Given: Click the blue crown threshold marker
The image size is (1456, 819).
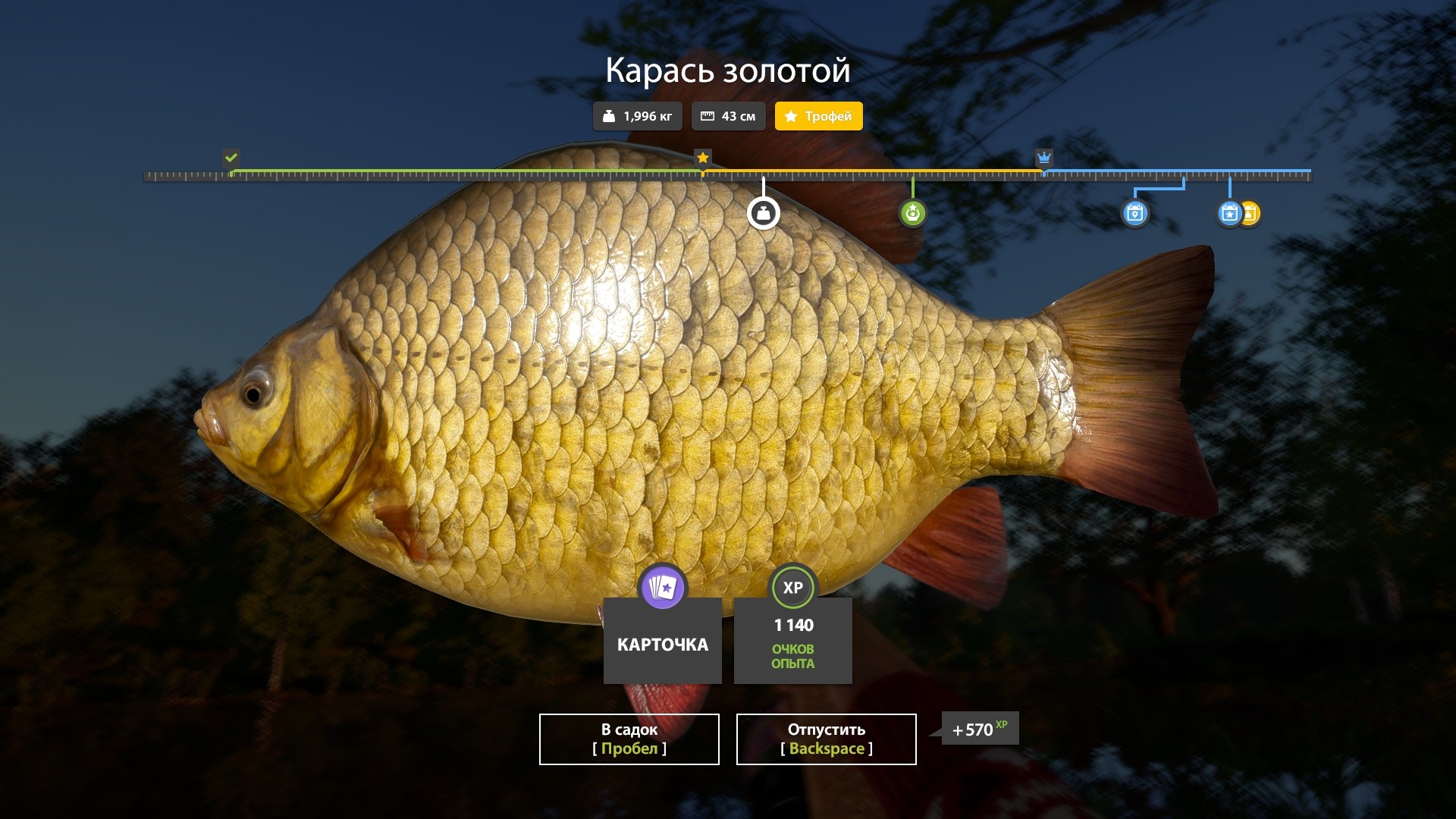Looking at the screenshot, I should pyautogui.click(x=1044, y=158).
